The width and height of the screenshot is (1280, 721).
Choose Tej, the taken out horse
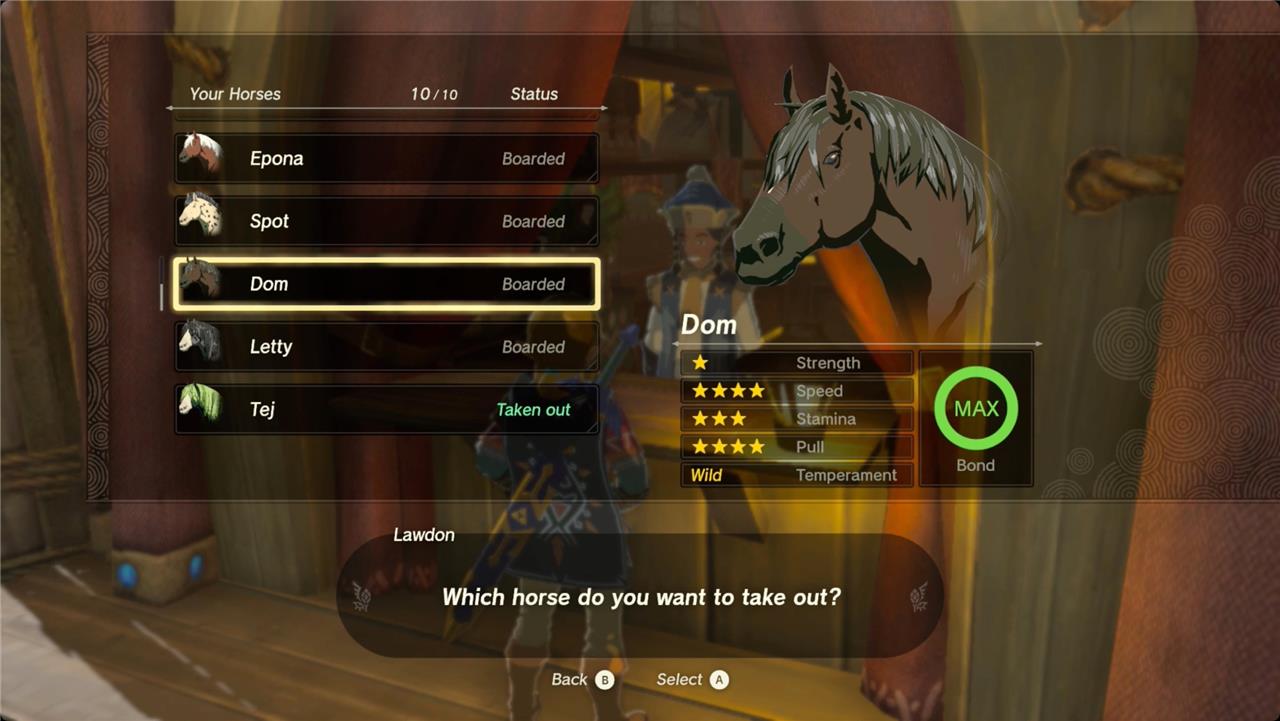[x=387, y=410]
